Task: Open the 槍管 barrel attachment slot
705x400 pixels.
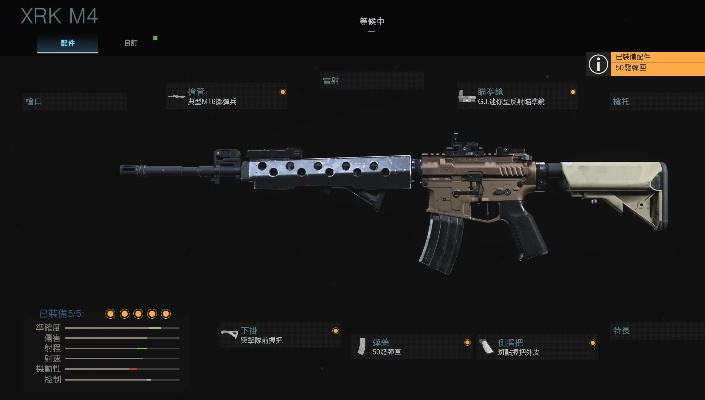Action: (227, 96)
